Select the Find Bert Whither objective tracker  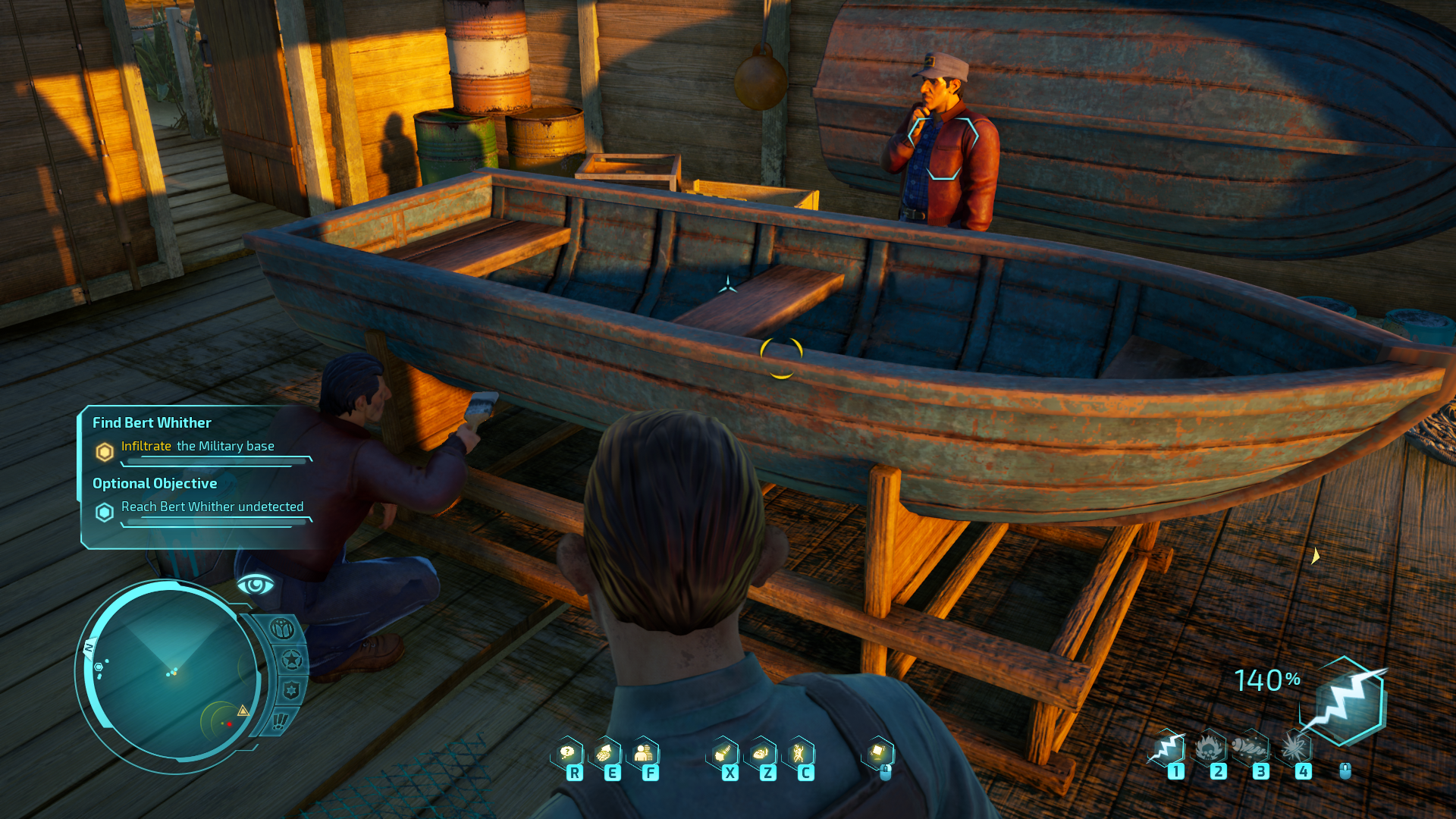coord(152,422)
